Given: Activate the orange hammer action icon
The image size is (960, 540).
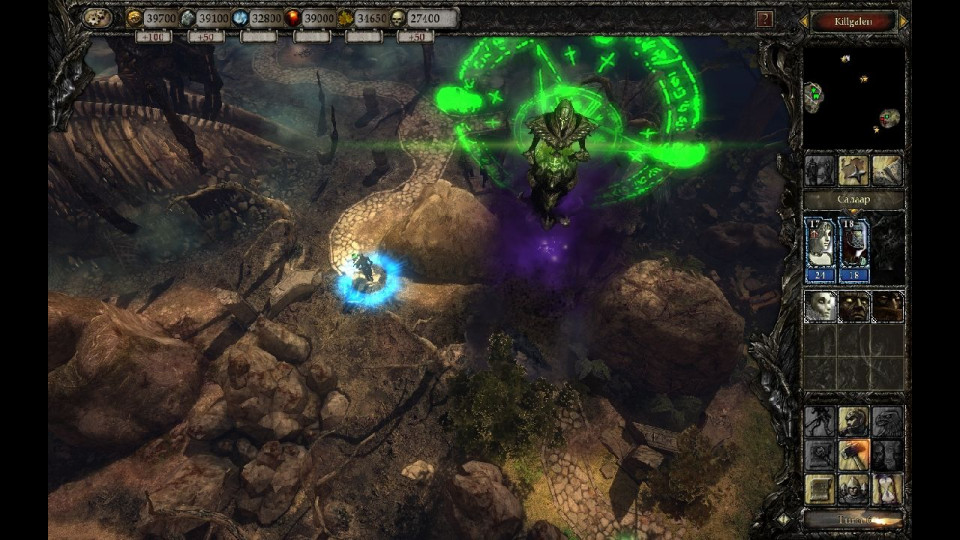Looking at the screenshot, I should click(x=853, y=455).
